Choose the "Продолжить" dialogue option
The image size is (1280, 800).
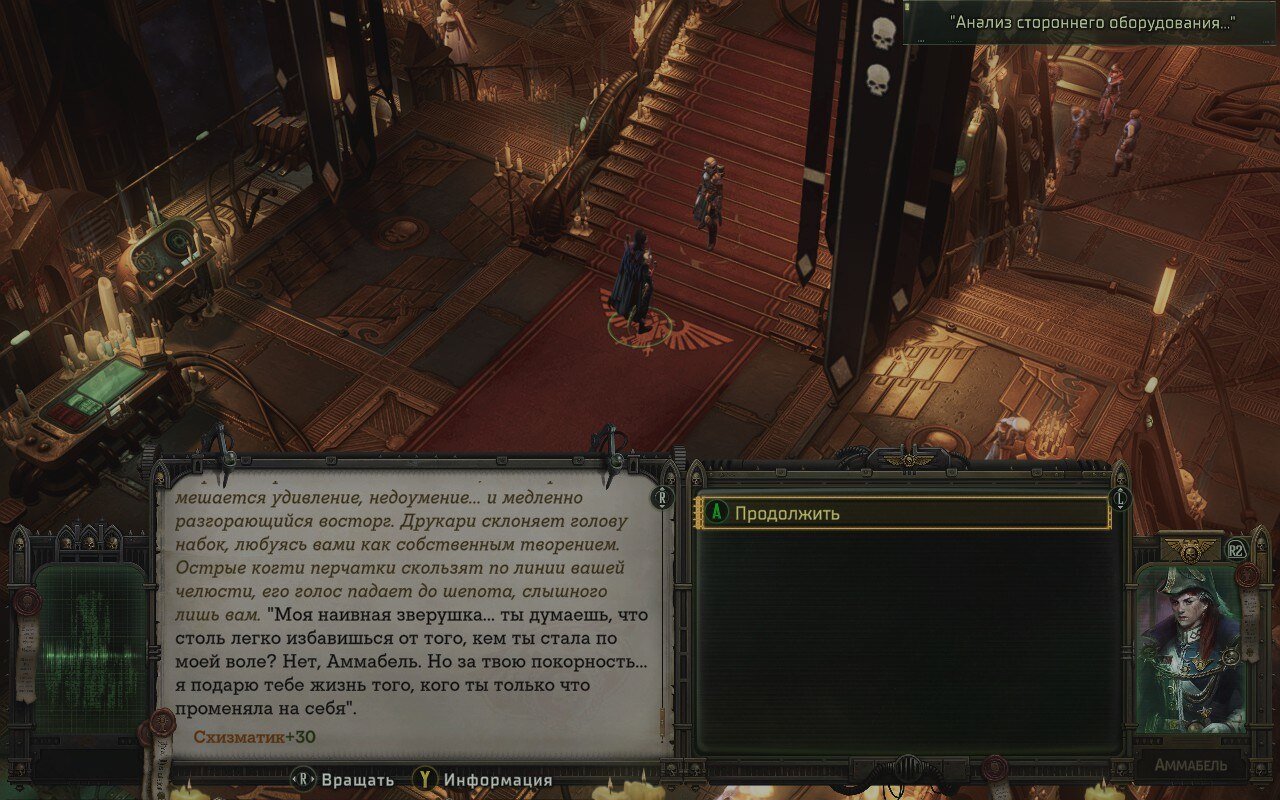[903, 514]
